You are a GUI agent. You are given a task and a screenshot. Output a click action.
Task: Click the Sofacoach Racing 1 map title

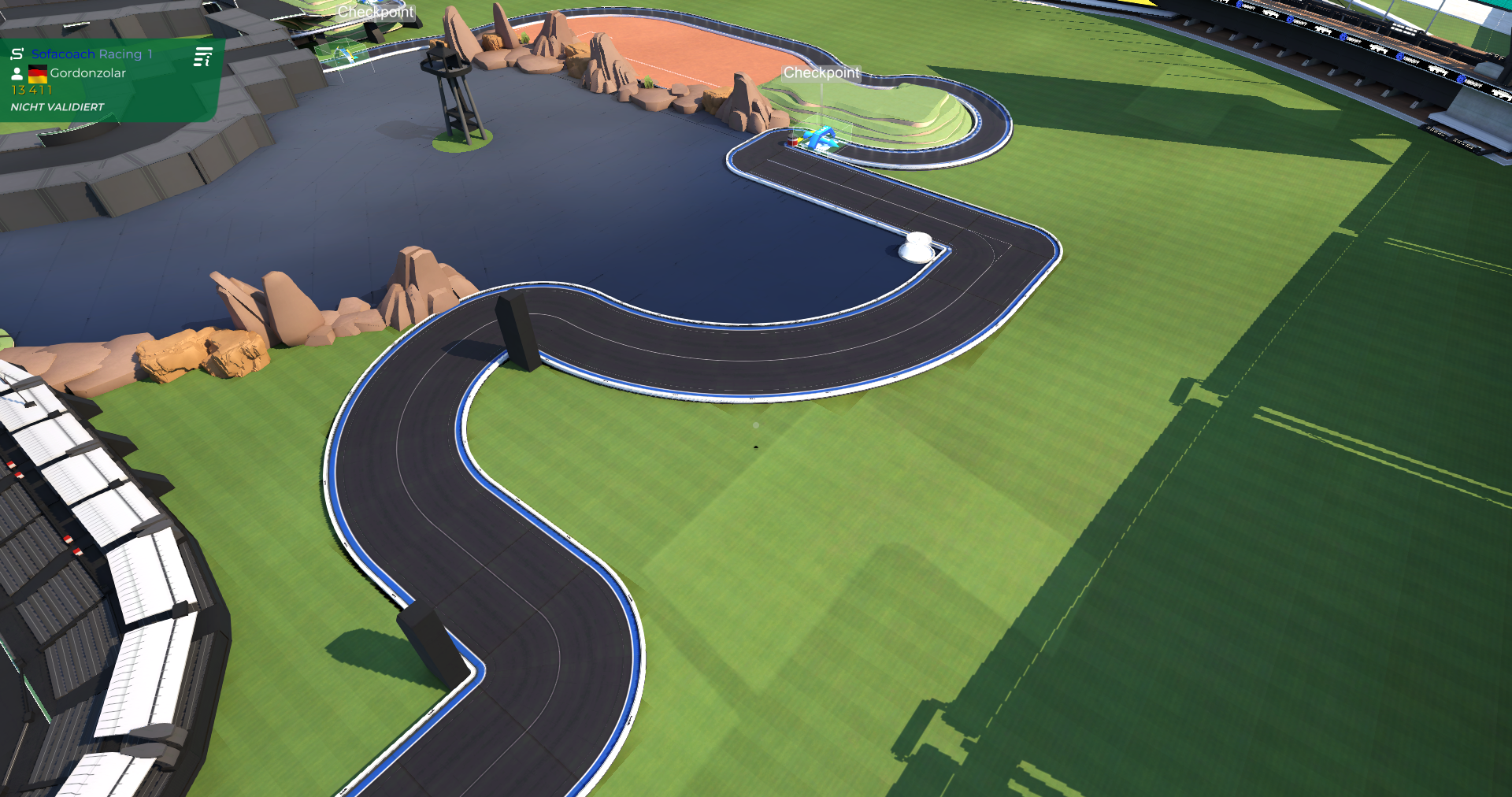click(91, 54)
